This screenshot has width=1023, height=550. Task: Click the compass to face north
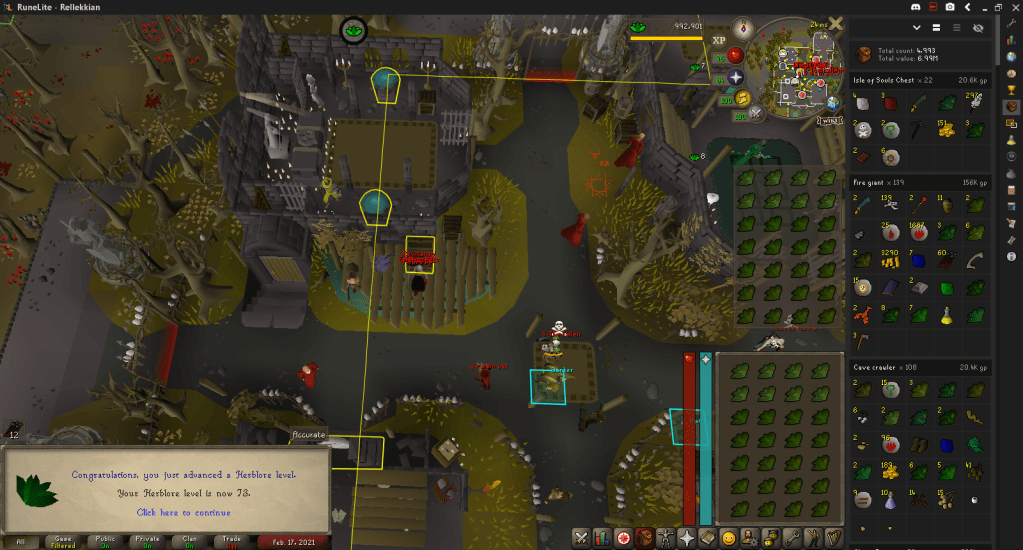point(743,29)
